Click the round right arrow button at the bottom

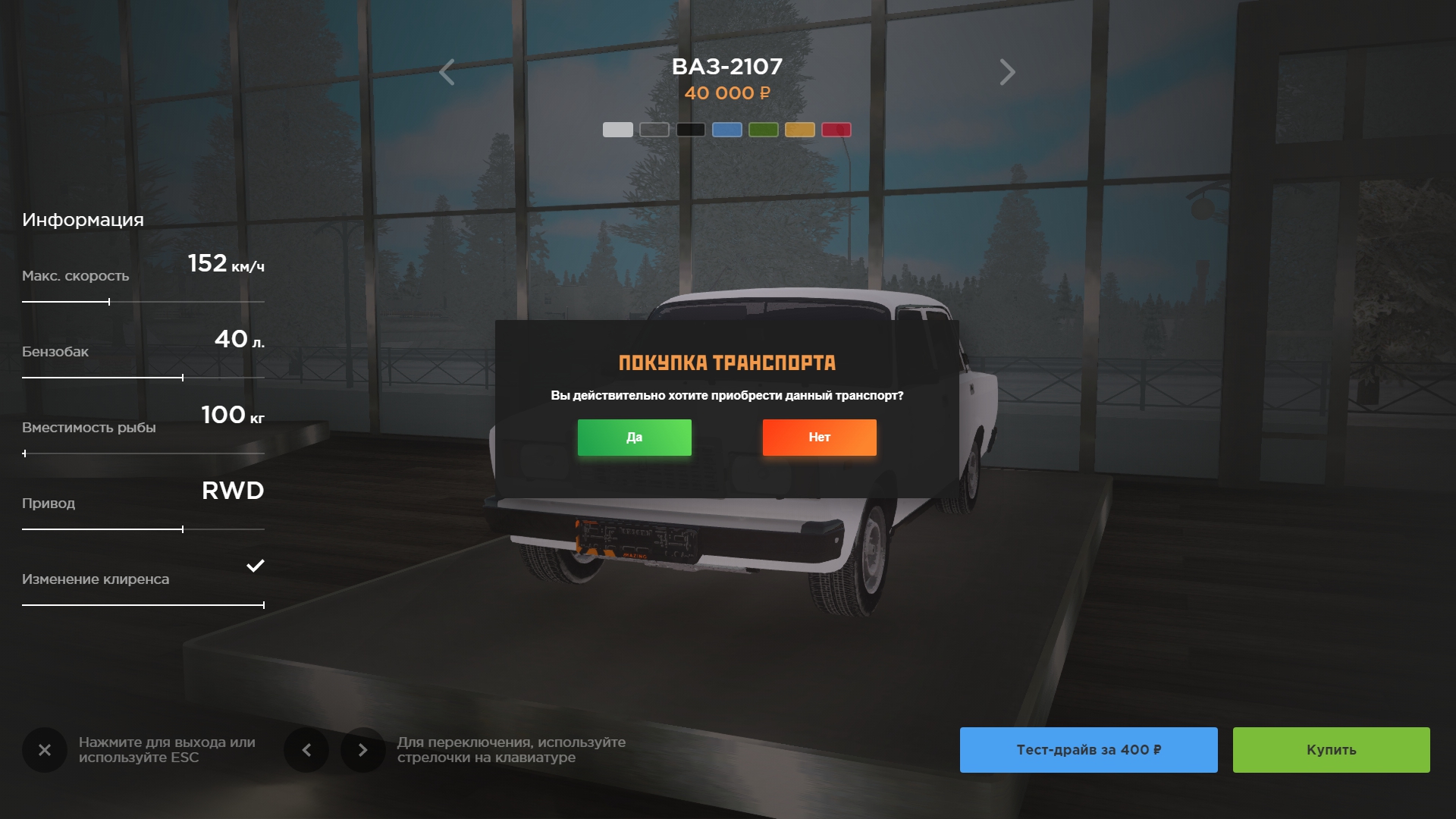tap(362, 750)
